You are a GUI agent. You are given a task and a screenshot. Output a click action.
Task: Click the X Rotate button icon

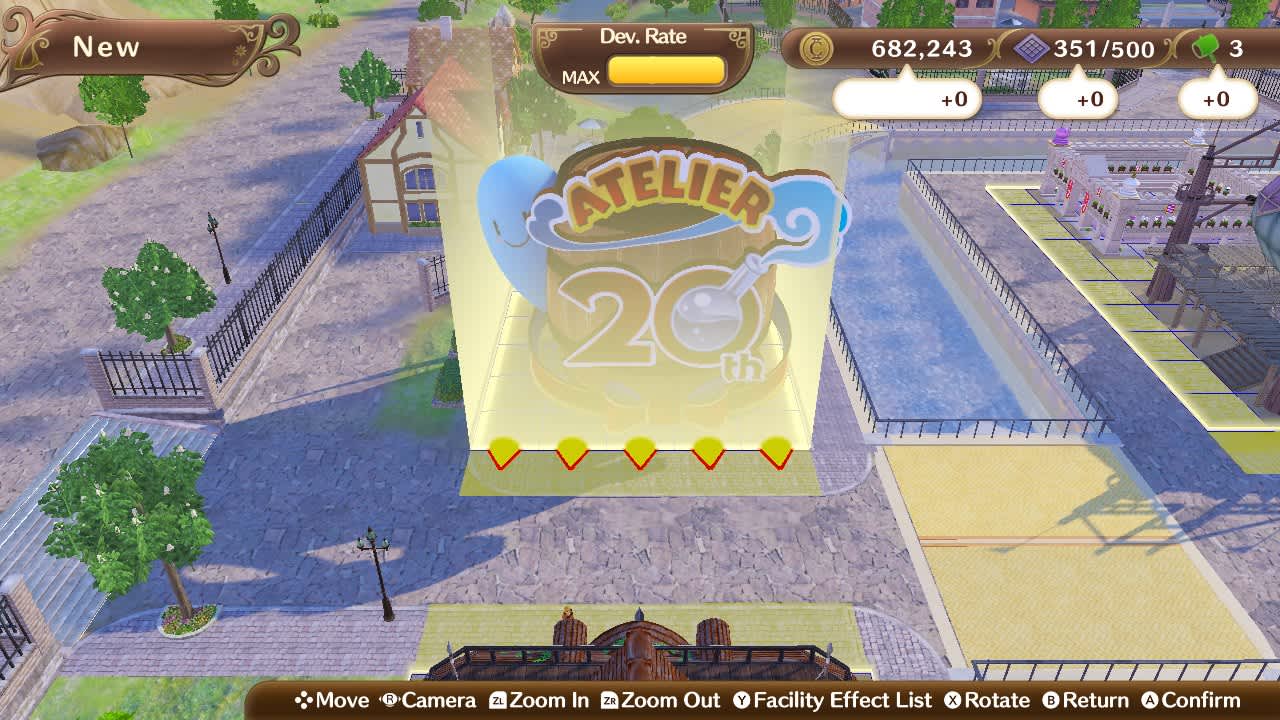point(952,700)
